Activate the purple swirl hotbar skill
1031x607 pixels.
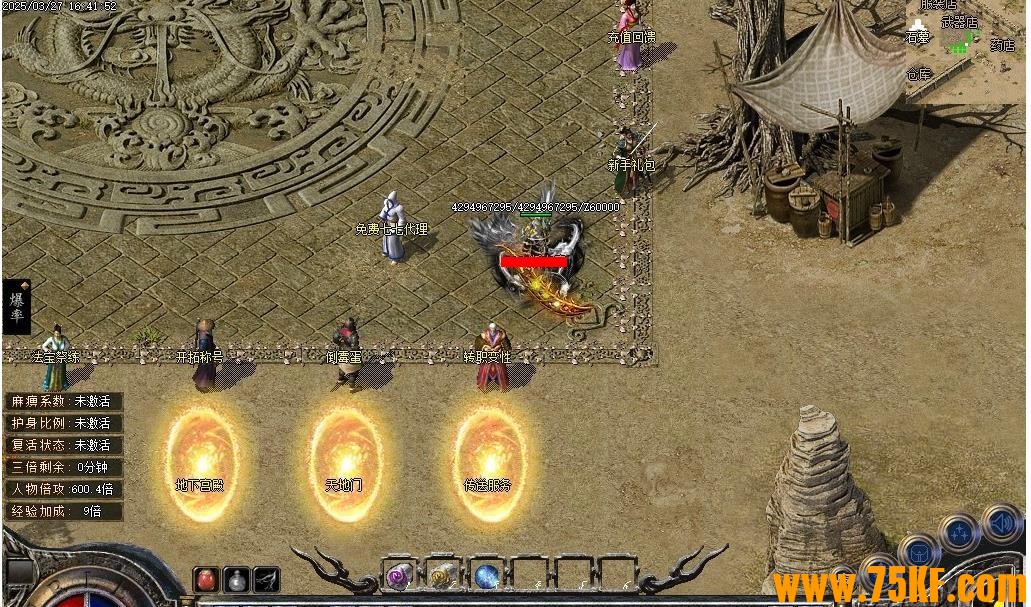point(400,576)
